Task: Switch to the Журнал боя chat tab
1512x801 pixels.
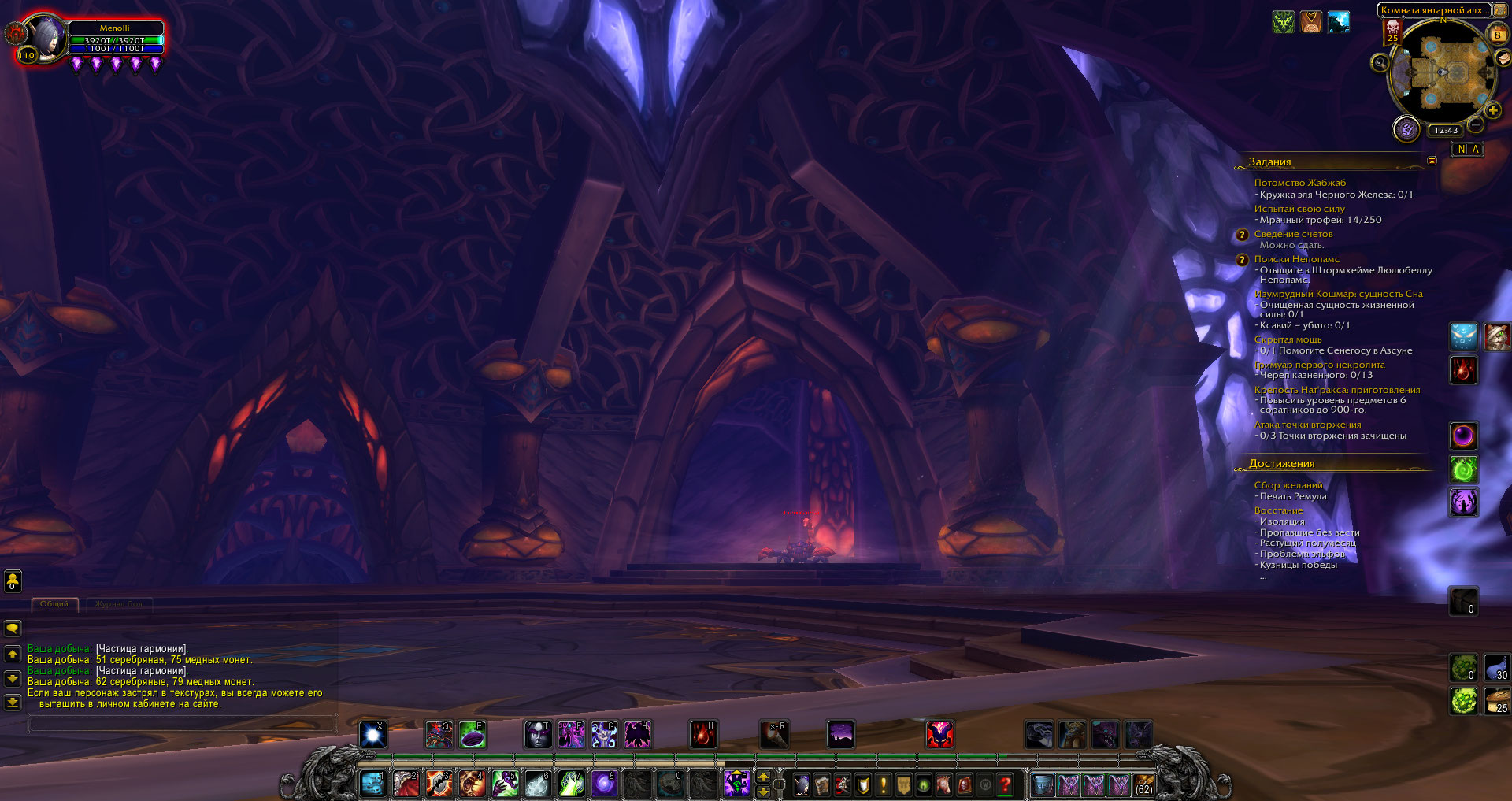Action: (x=119, y=604)
